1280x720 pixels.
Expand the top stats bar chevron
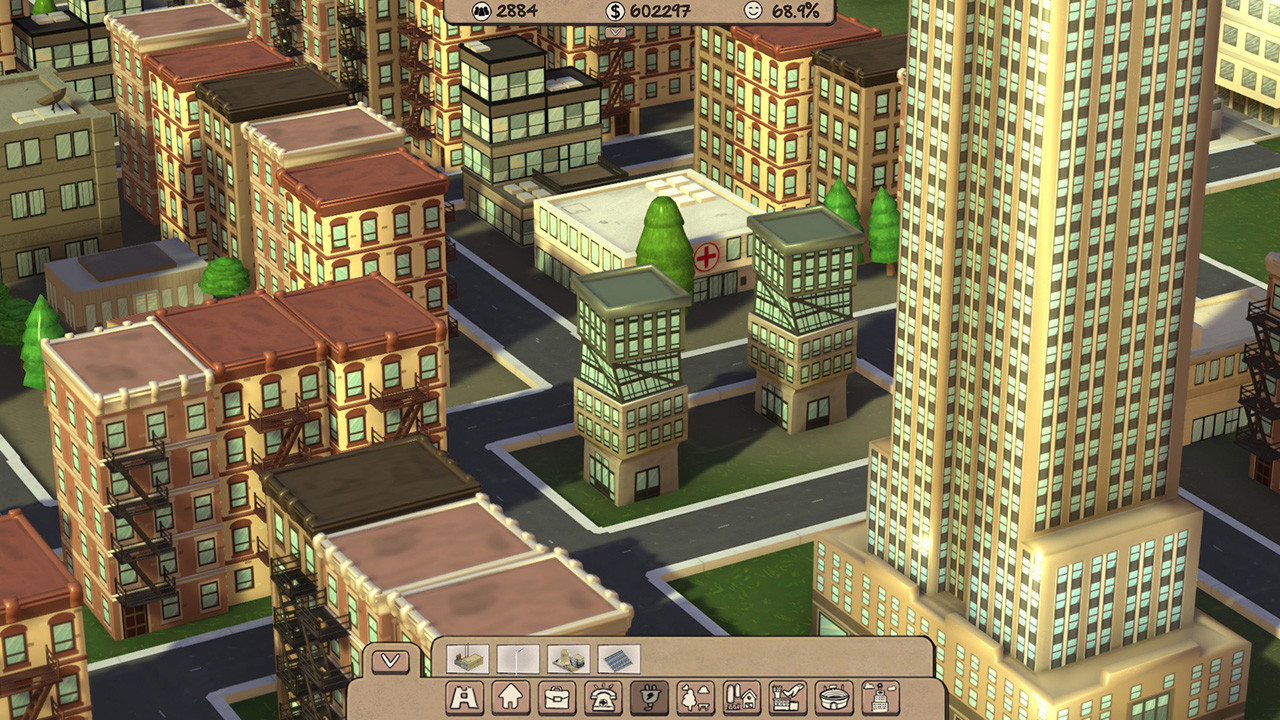615,31
